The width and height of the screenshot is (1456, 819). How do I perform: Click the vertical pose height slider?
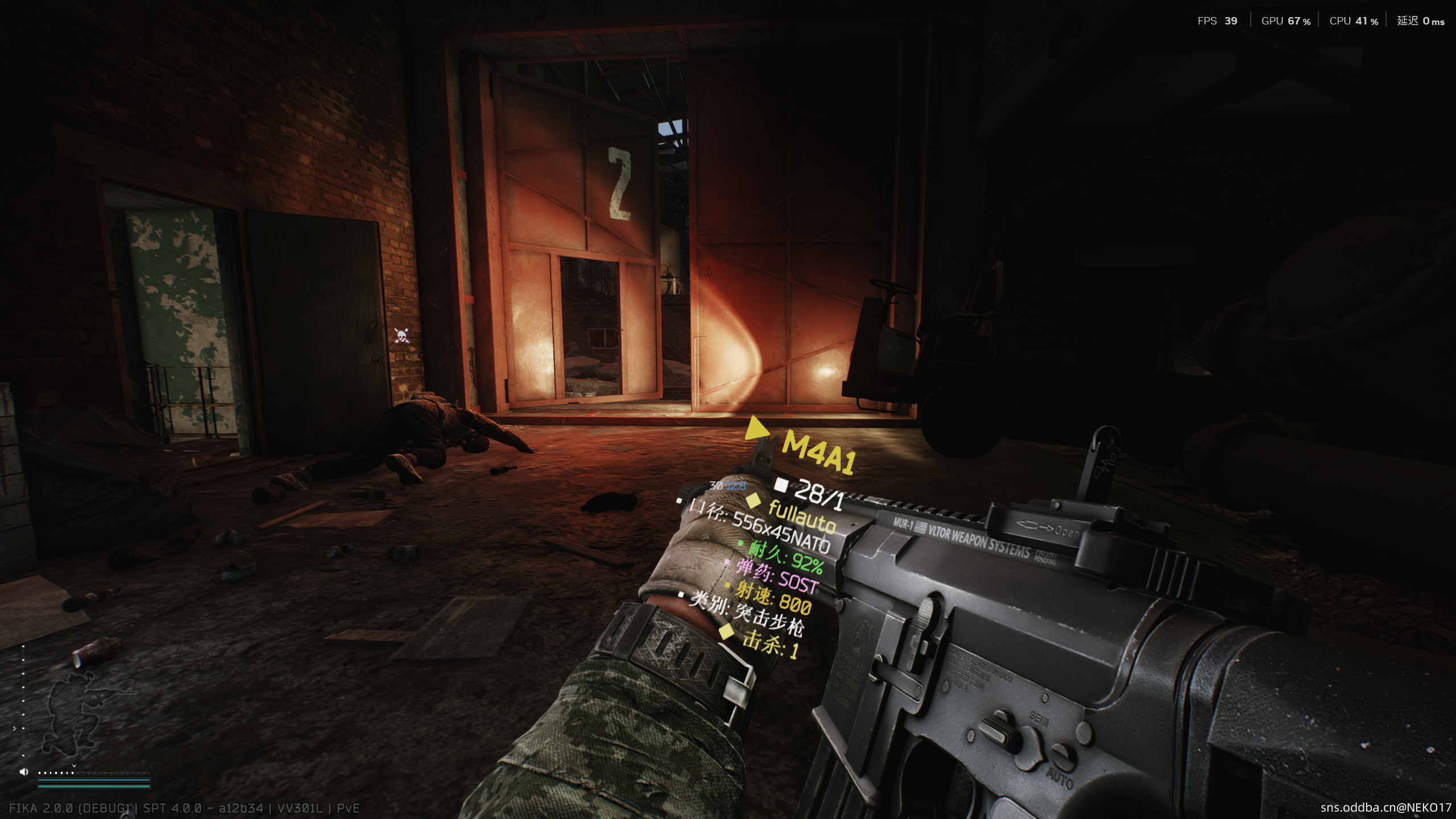point(23,701)
